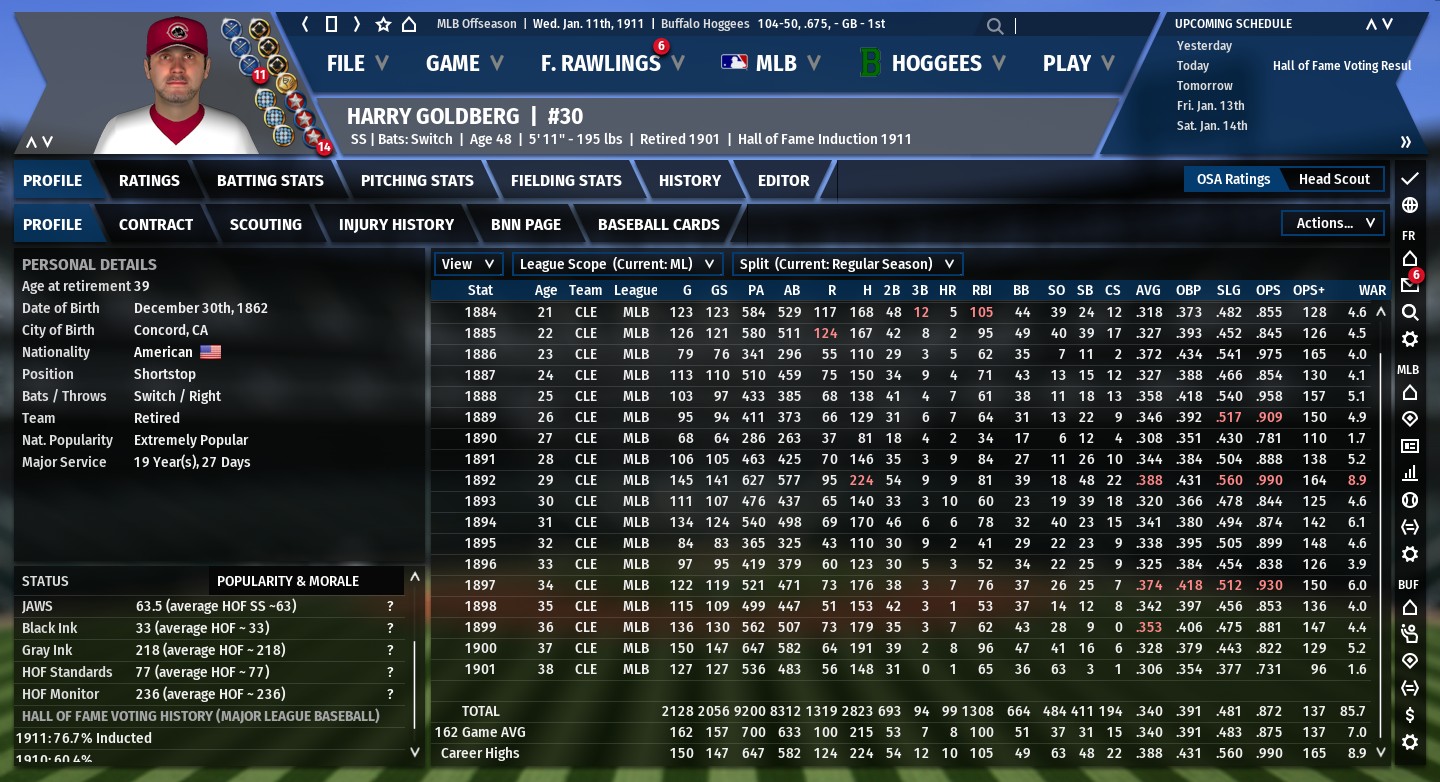This screenshot has height=782, width=1440.
Task: Open the Split dropdown
Action: (x=848, y=264)
